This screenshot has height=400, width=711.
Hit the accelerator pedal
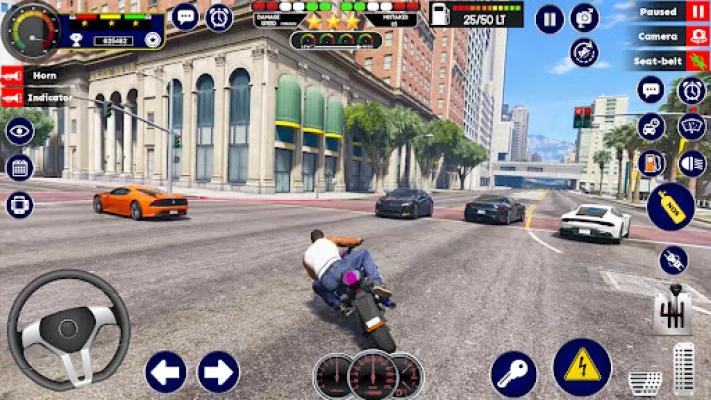[684, 369]
